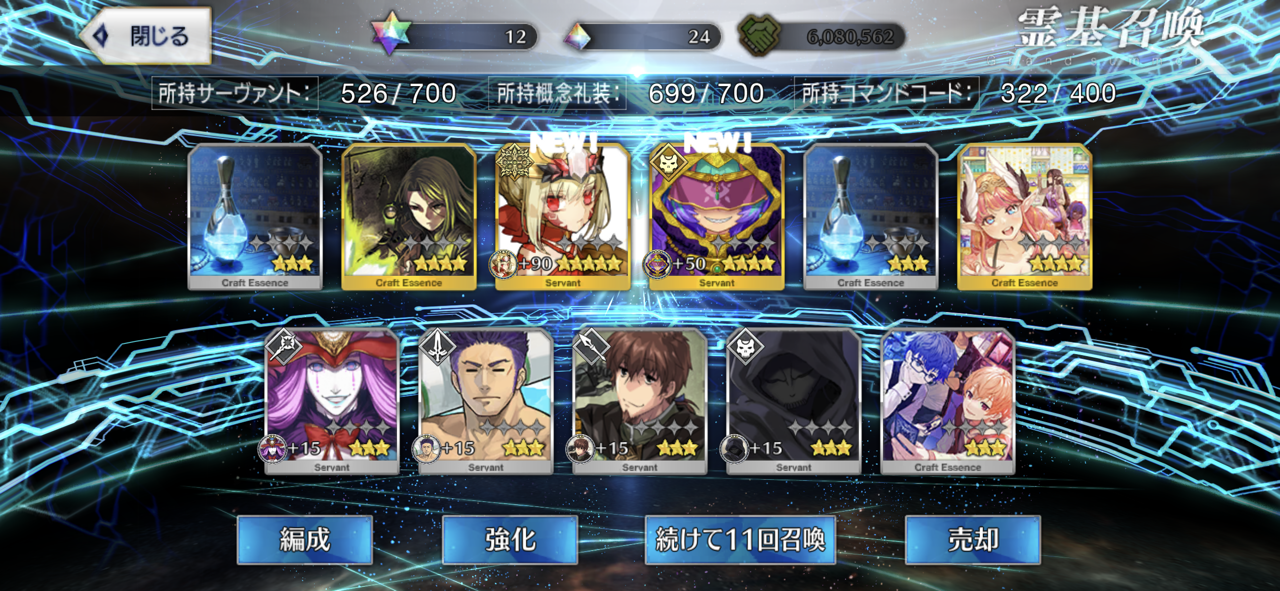View the smiling purple-haired Saber Servant card
This screenshot has width=1280, height=591.
pyautogui.click(x=486, y=400)
